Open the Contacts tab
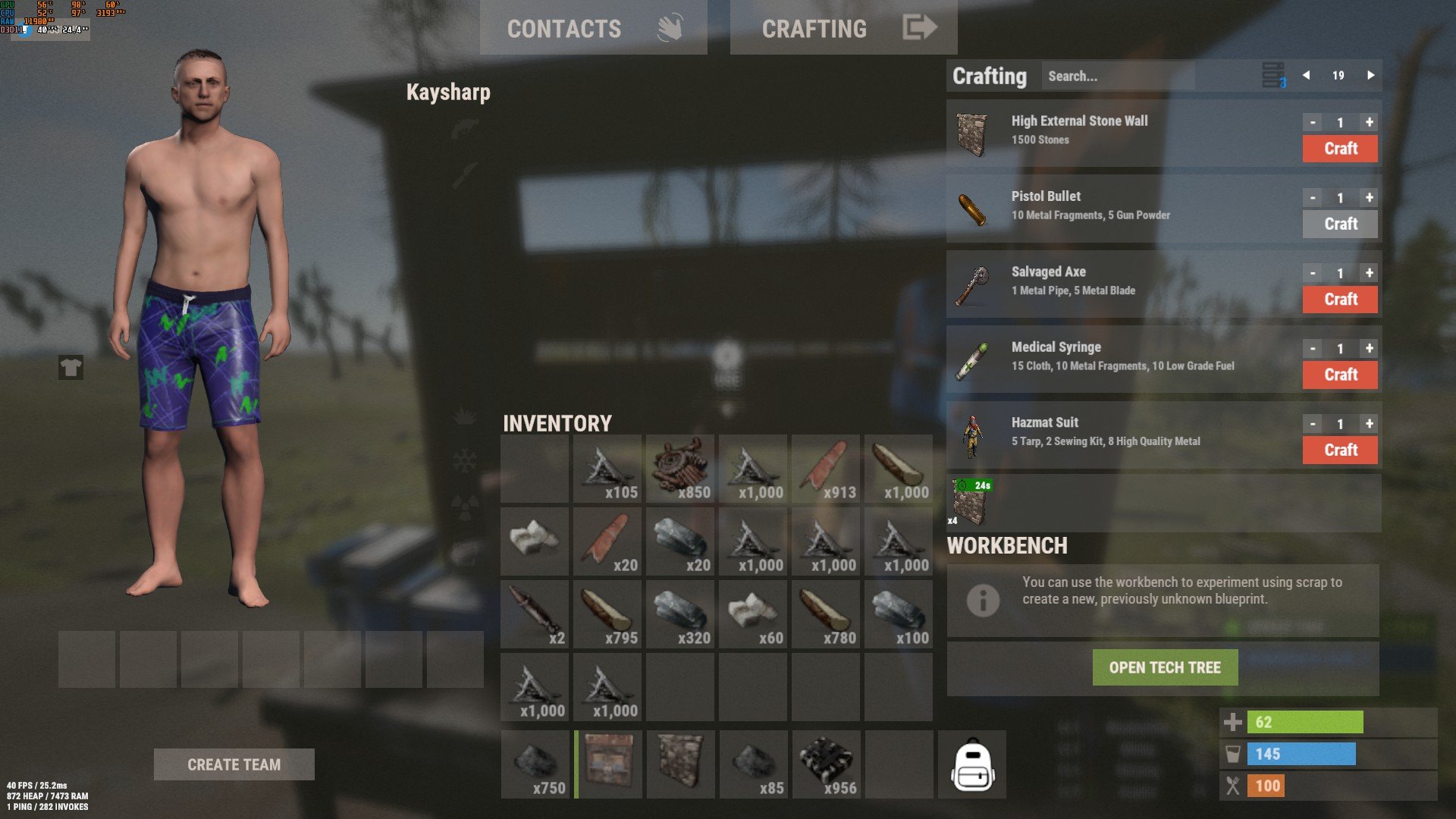The height and width of the screenshot is (819, 1456). tap(593, 28)
